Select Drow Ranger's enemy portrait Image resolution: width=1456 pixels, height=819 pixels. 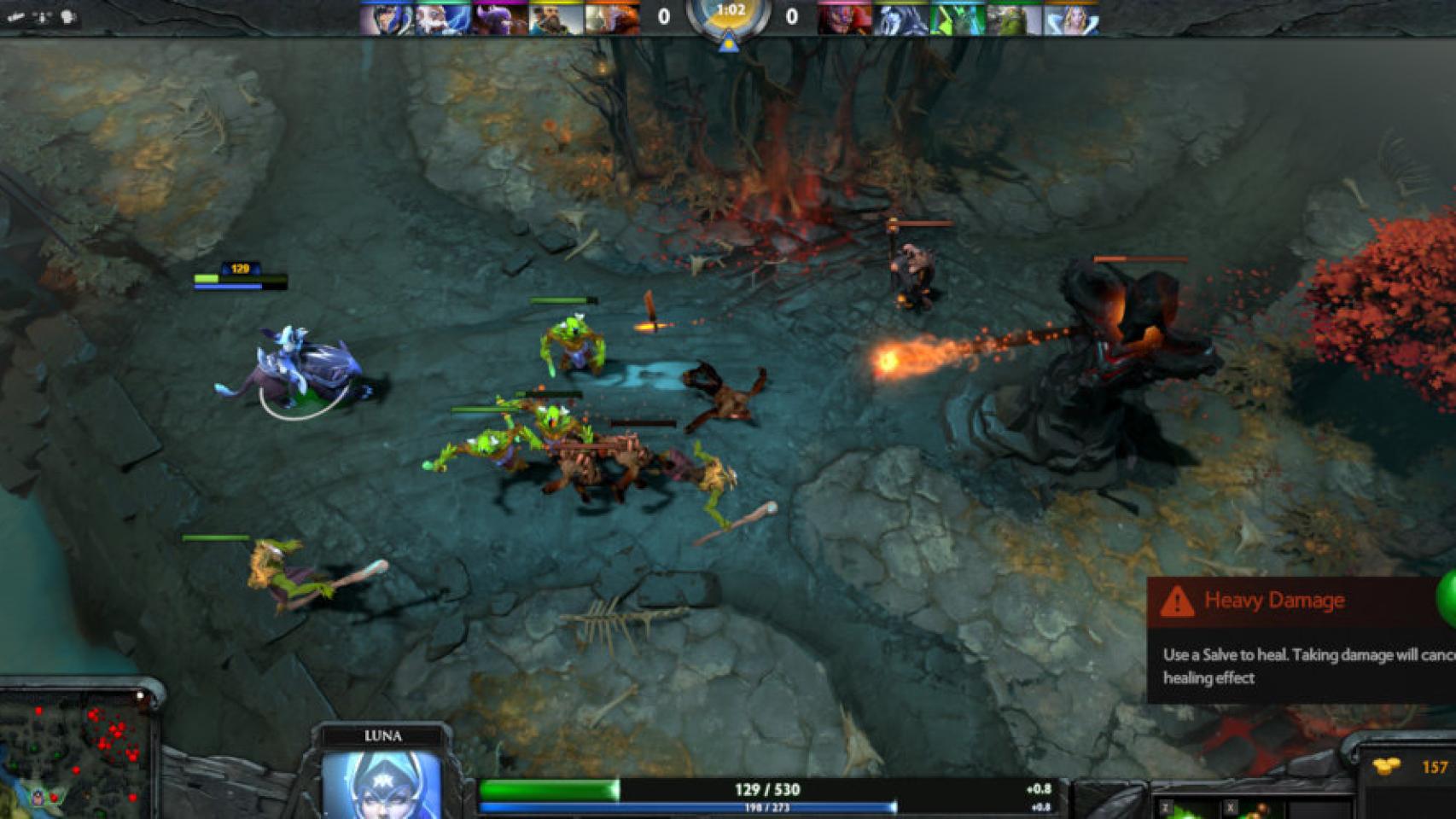[901, 19]
